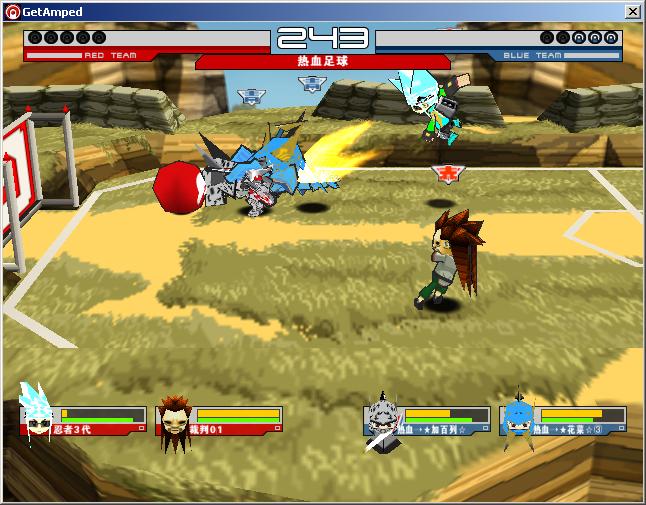Close the GetAmped window

tap(632, 12)
